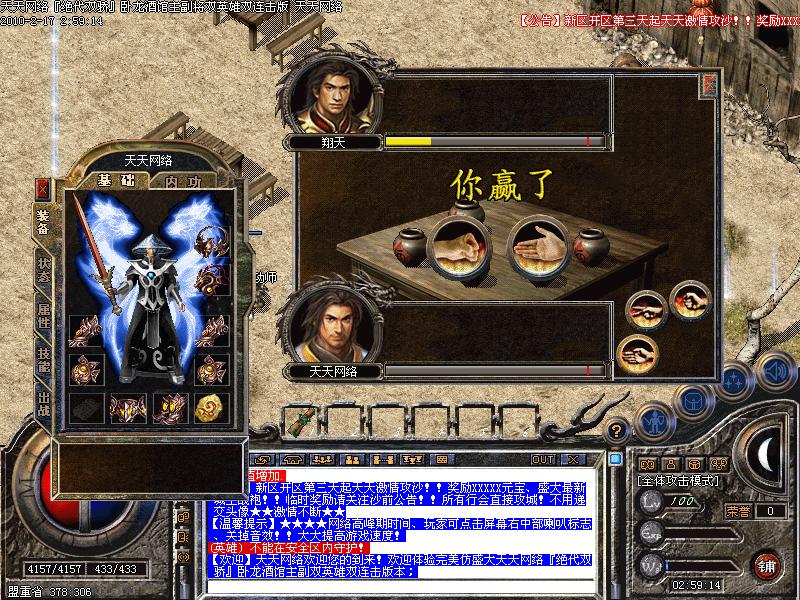Viewport: 800px width, 600px height.
Task: Close the character equipment panel
Action: (43, 189)
